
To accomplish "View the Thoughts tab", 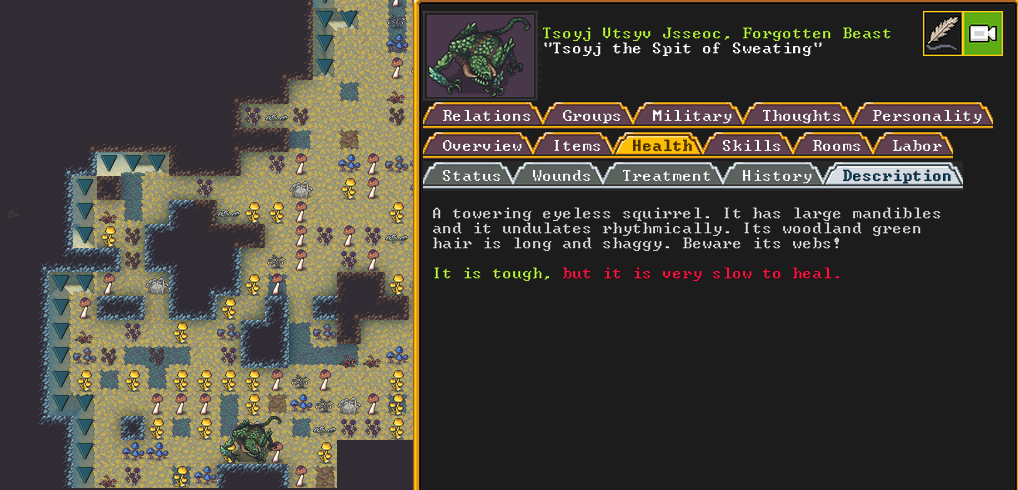I will (x=801, y=116).
